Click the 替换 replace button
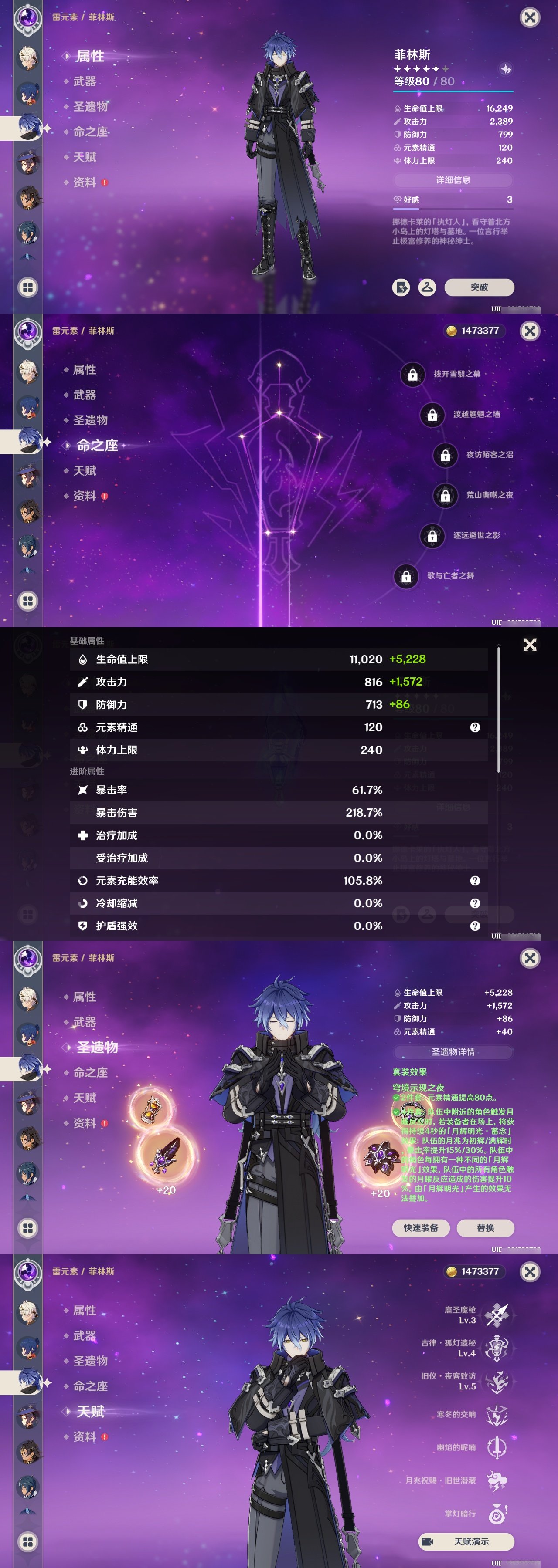 click(x=485, y=1228)
